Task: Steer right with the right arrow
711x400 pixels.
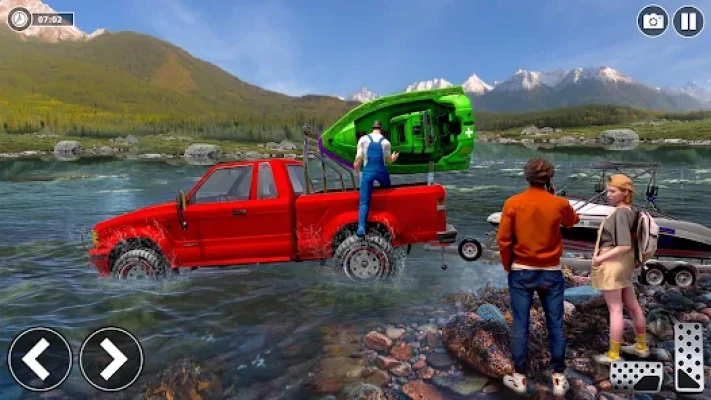Action: point(111,359)
